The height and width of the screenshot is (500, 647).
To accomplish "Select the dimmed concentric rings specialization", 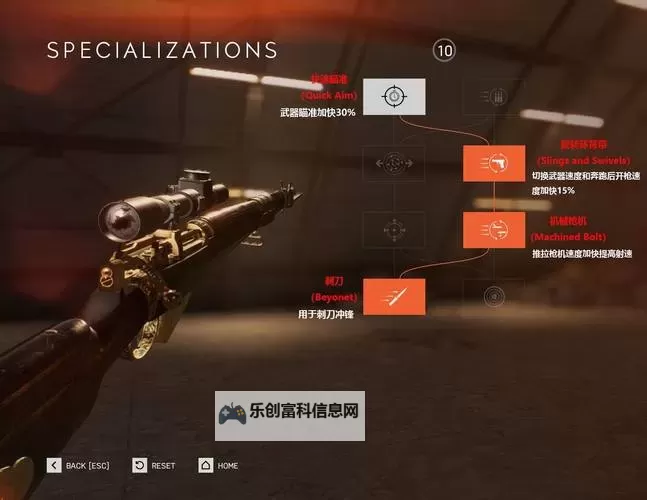I will (x=494, y=295).
